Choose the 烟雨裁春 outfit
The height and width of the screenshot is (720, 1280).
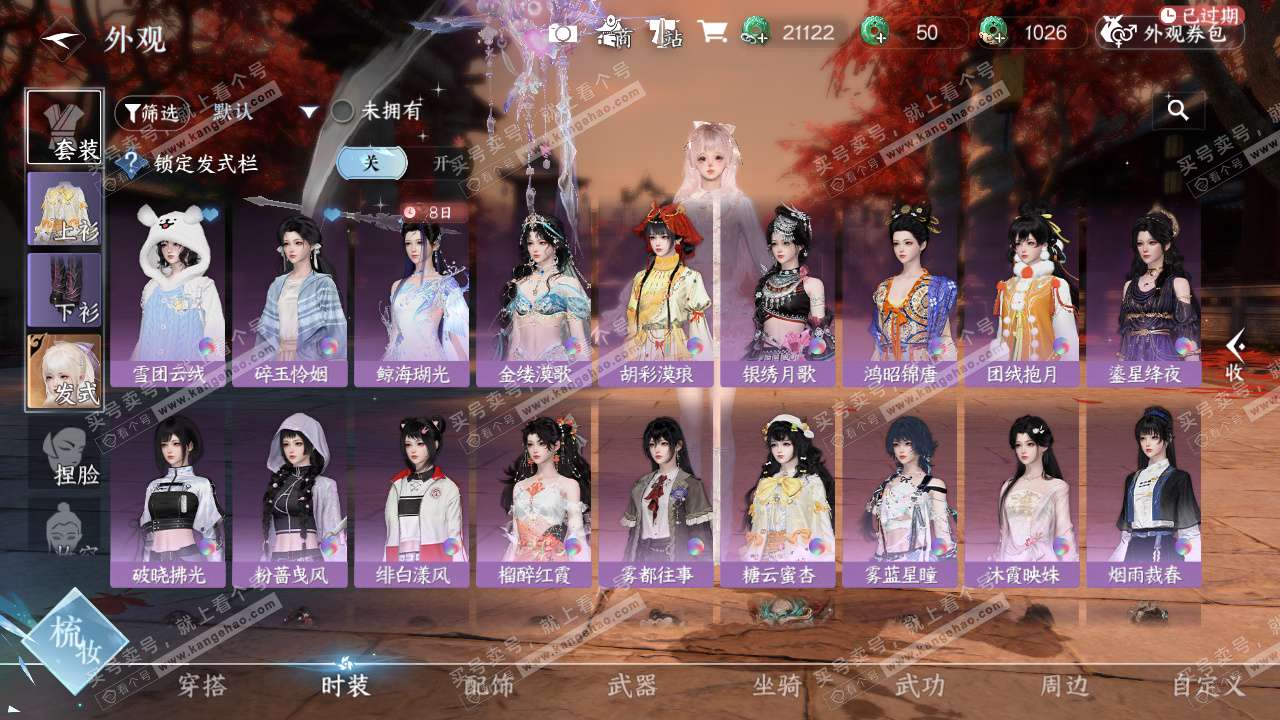[x=1144, y=500]
